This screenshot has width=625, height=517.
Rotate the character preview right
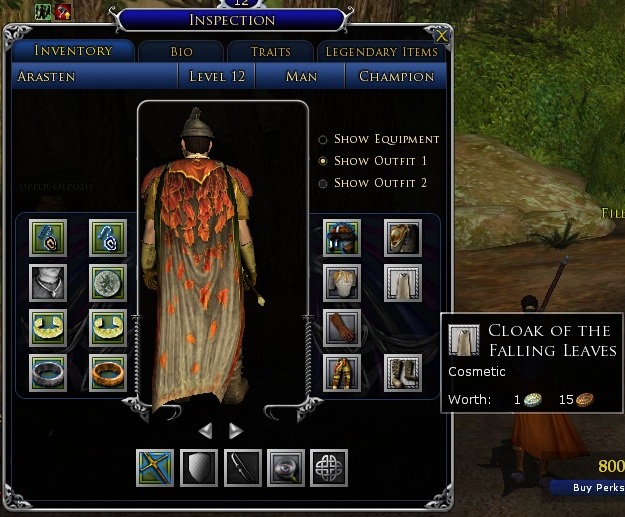[236, 431]
